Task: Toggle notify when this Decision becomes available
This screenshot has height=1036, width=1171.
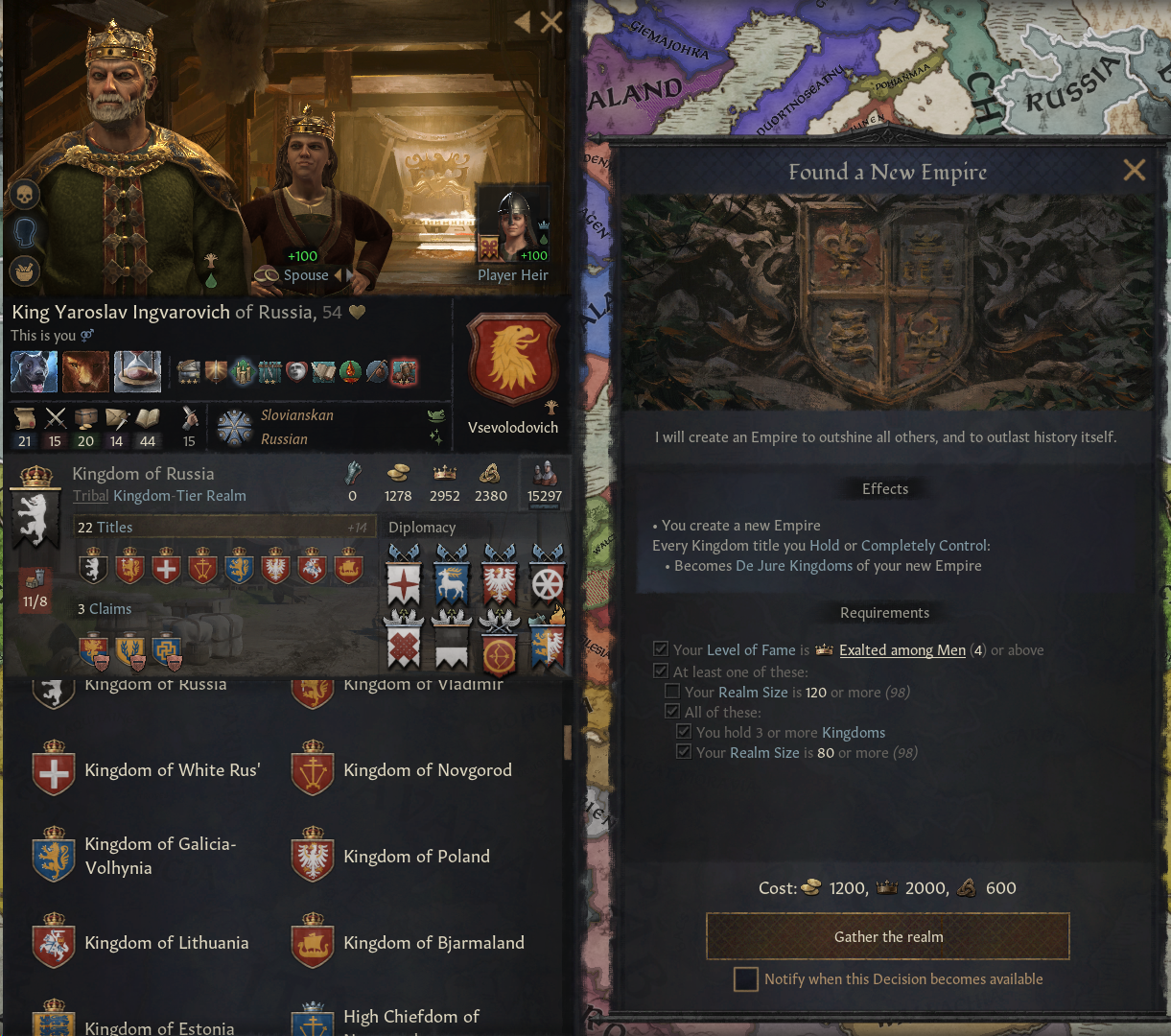Action: pos(746,979)
